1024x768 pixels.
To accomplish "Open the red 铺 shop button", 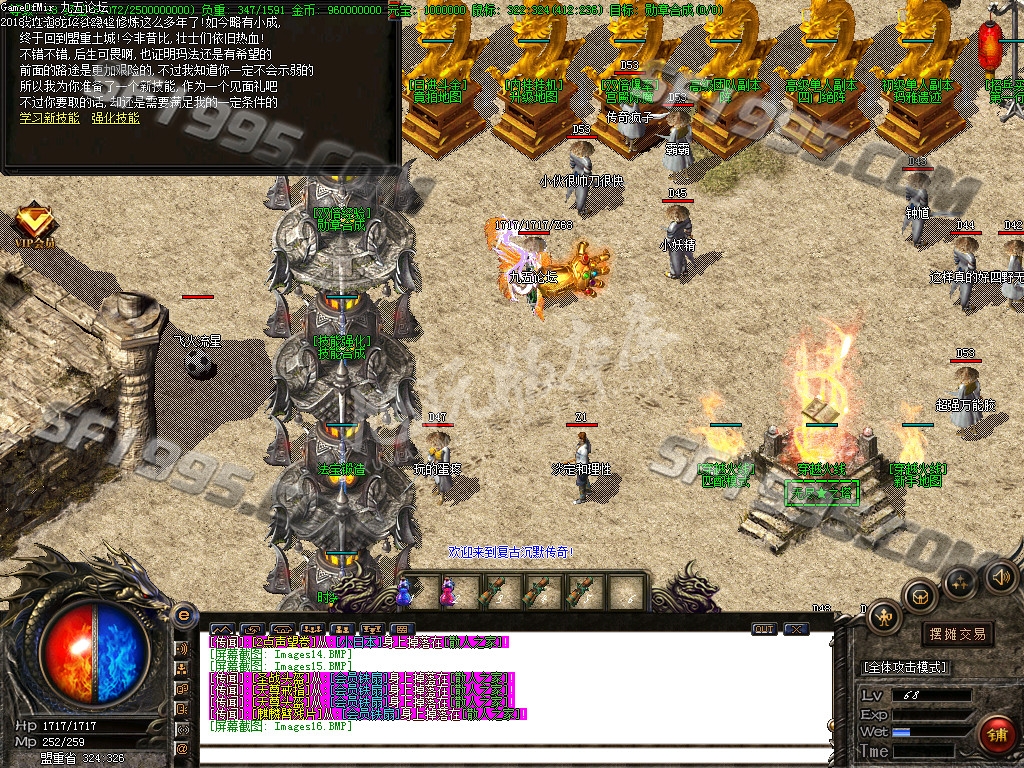I will (995, 733).
